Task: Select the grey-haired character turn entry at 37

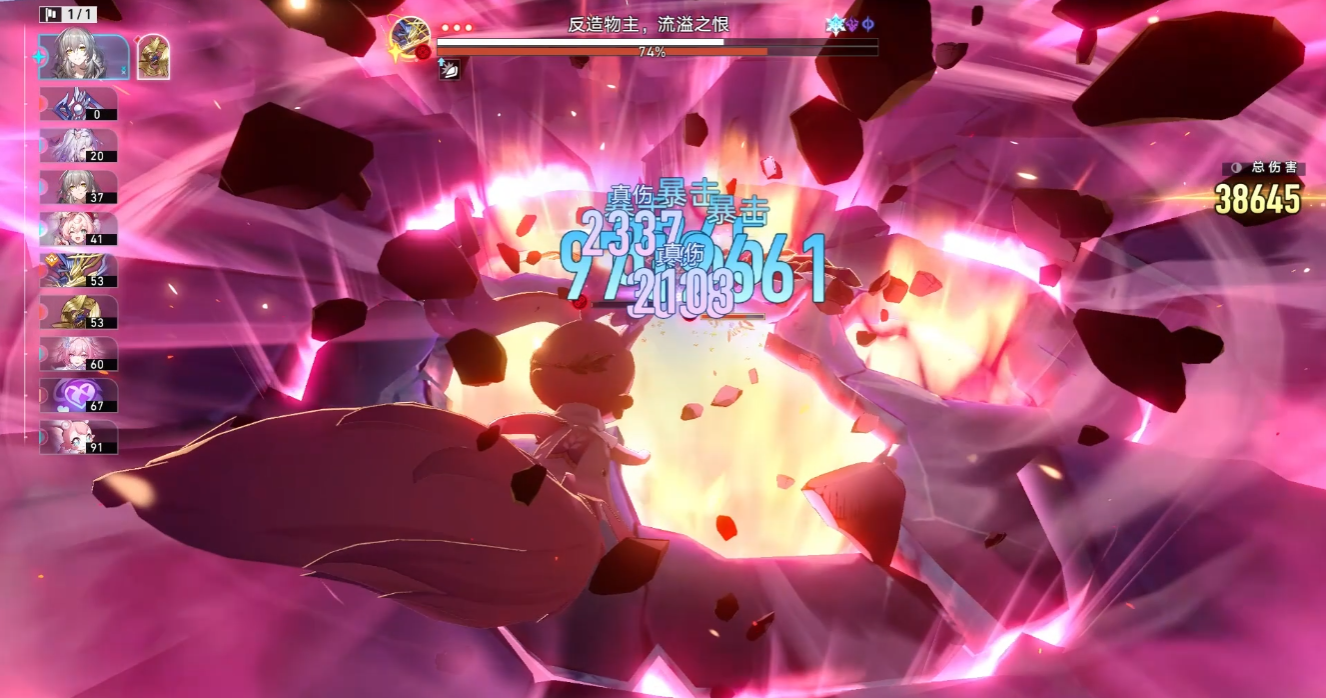Action: pyautogui.click(x=79, y=187)
